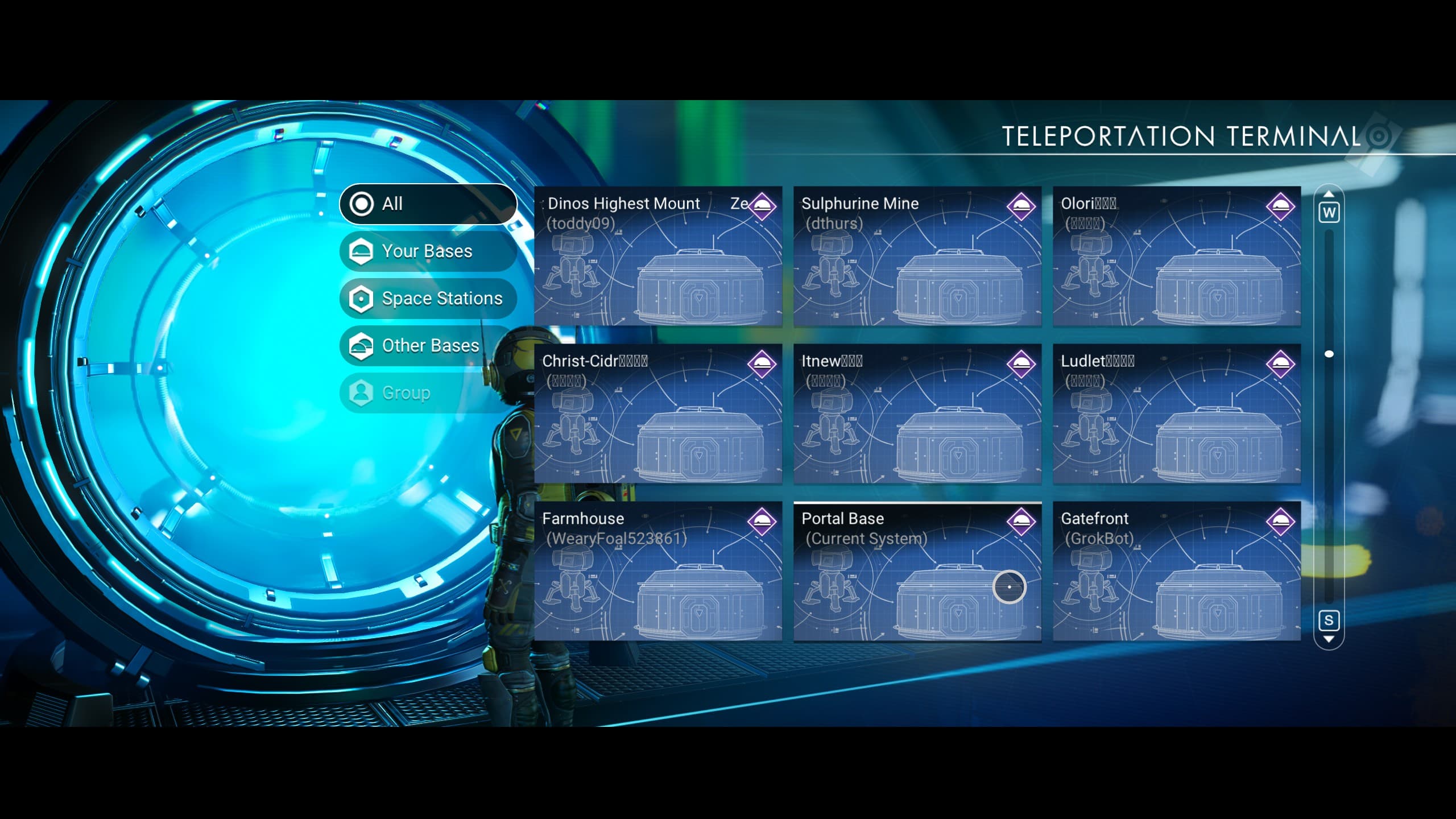Viewport: 1456px width, 819px height.
Task: Select the Portal Base tile
Action: point(917,571)
